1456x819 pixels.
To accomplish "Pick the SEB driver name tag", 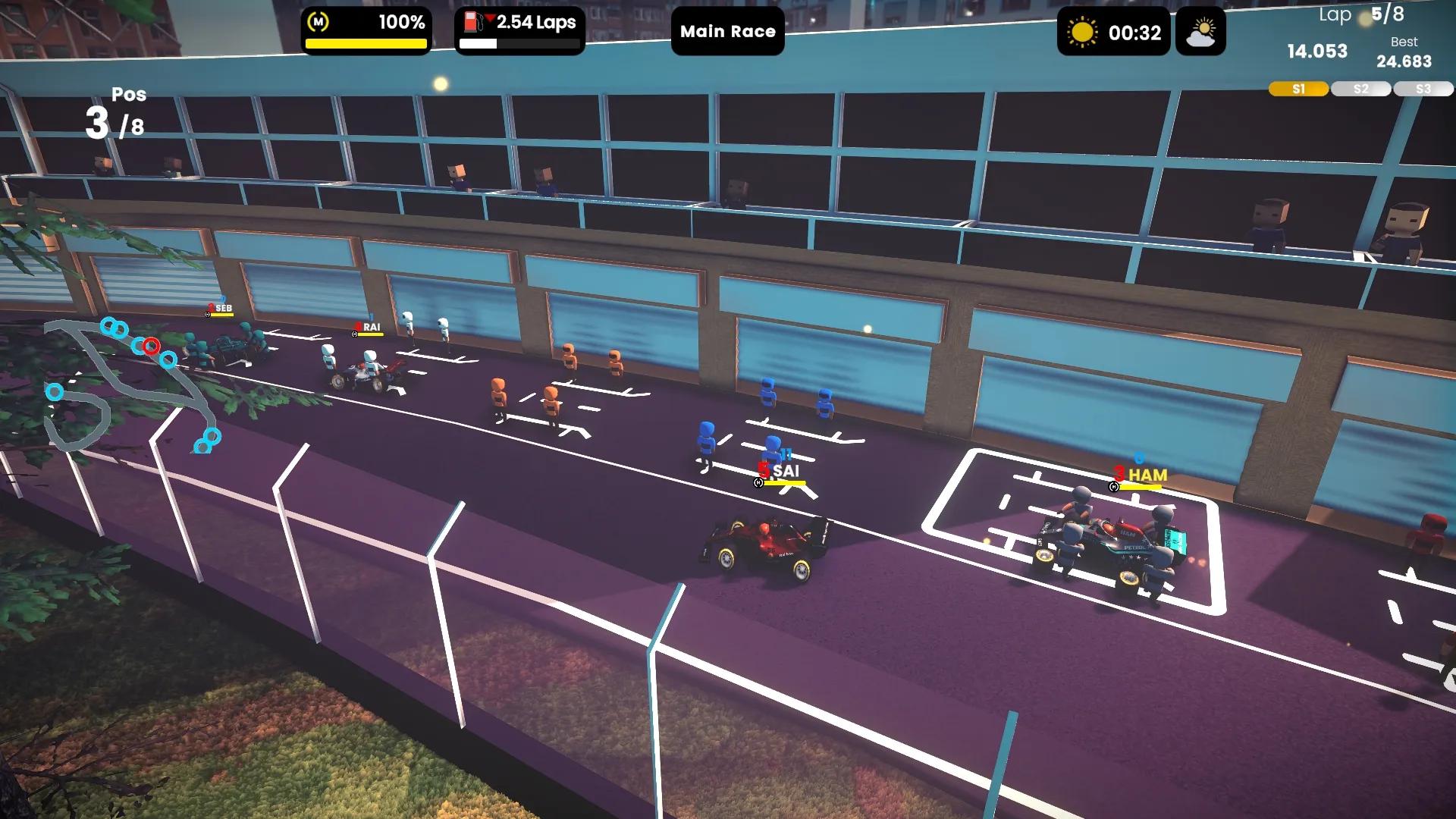I will 223,309.
